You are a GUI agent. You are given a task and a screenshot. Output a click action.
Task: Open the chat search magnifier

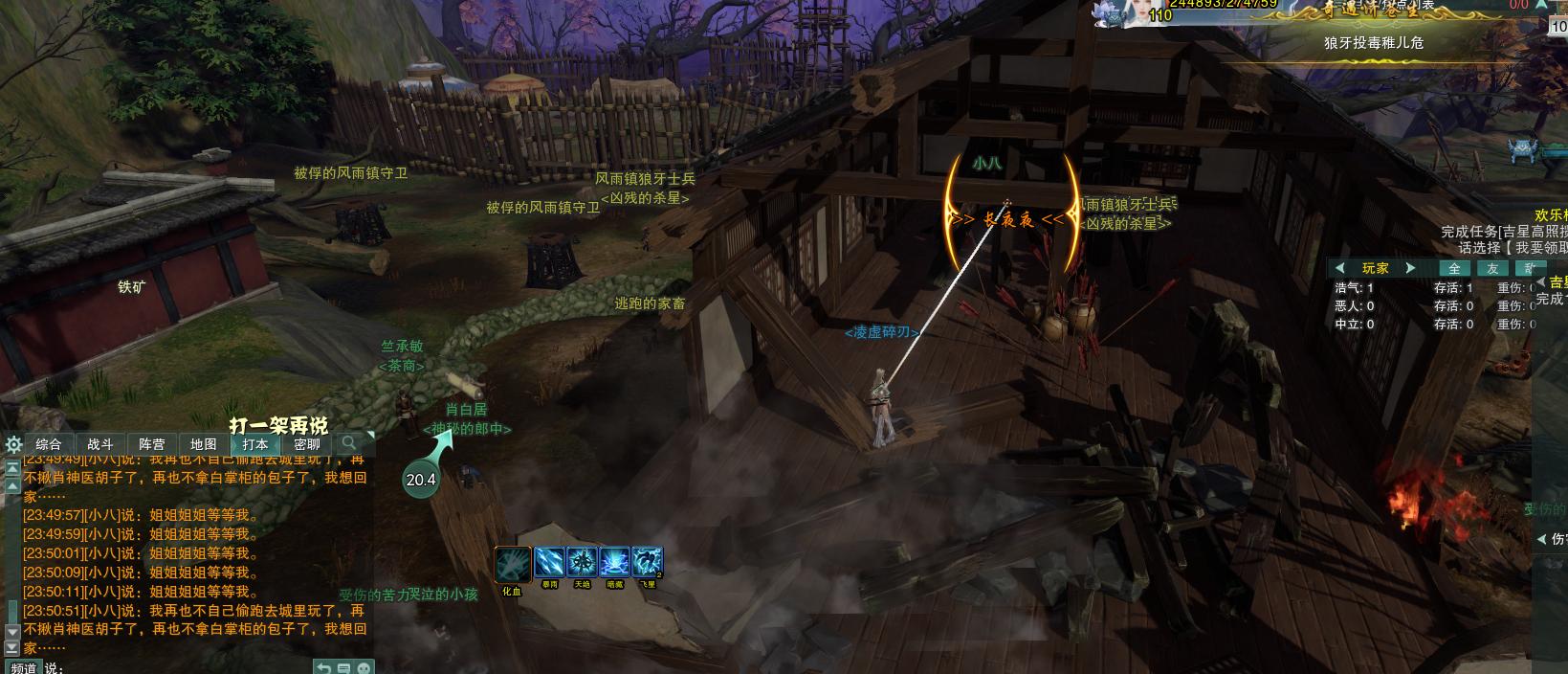(349, 443)
